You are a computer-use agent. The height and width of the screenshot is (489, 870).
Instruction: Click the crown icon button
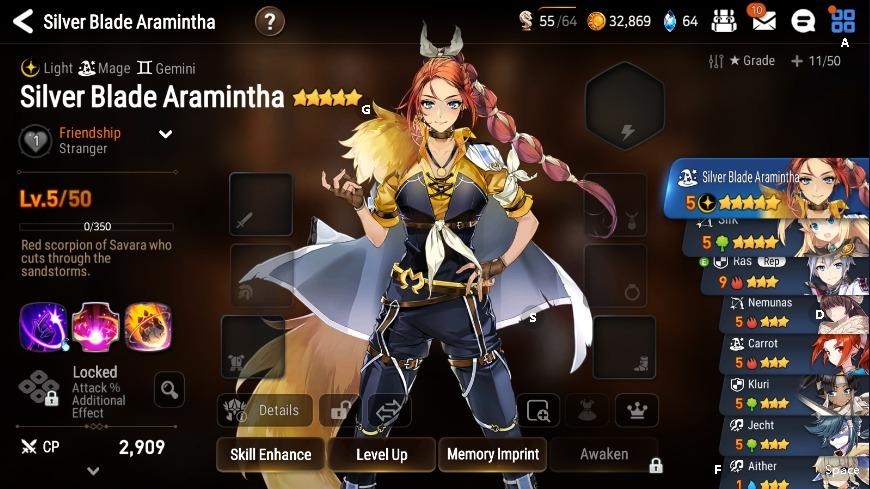click(x=635, y=410)
